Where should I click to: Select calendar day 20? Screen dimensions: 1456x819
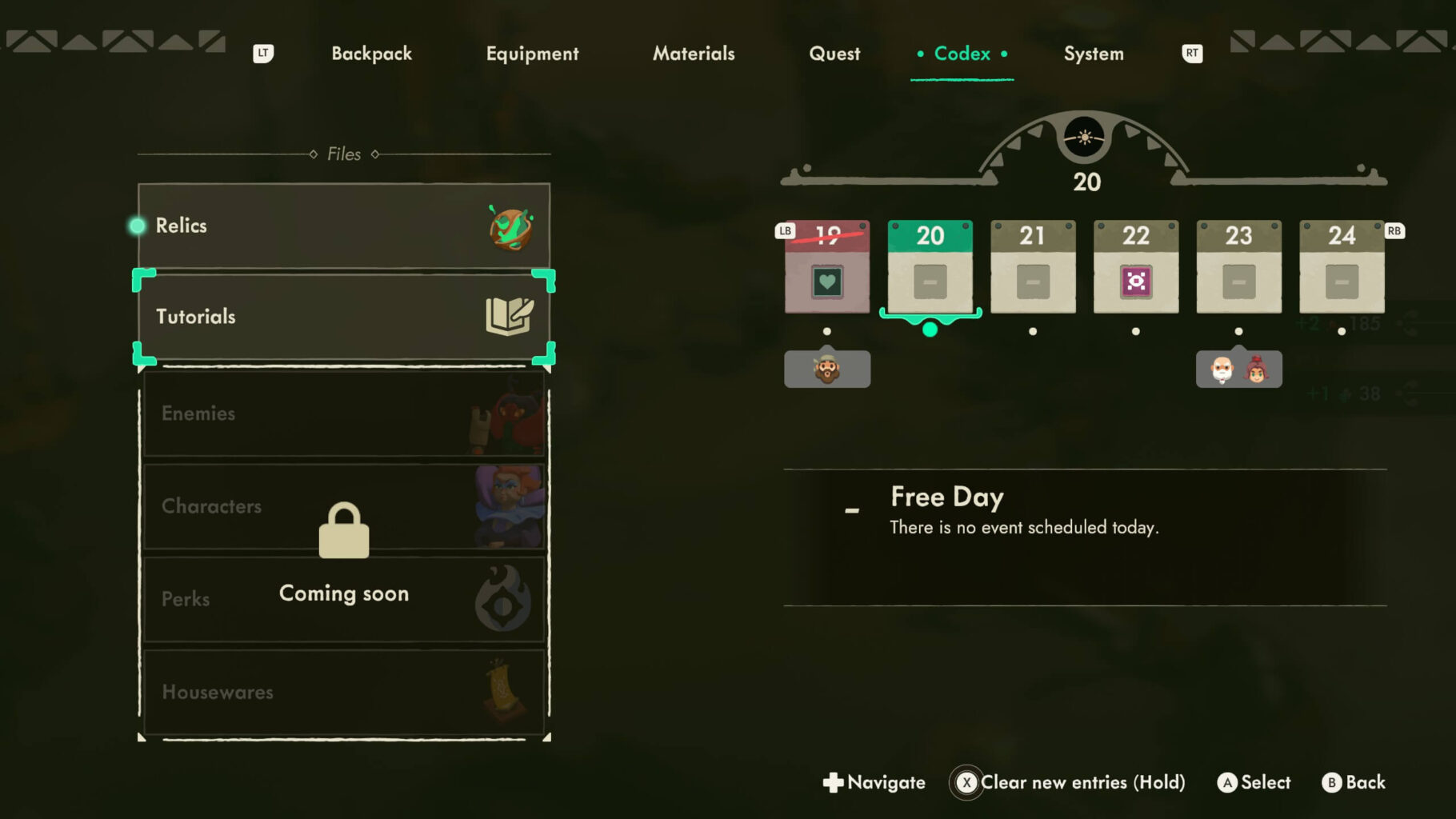[930, 266]
